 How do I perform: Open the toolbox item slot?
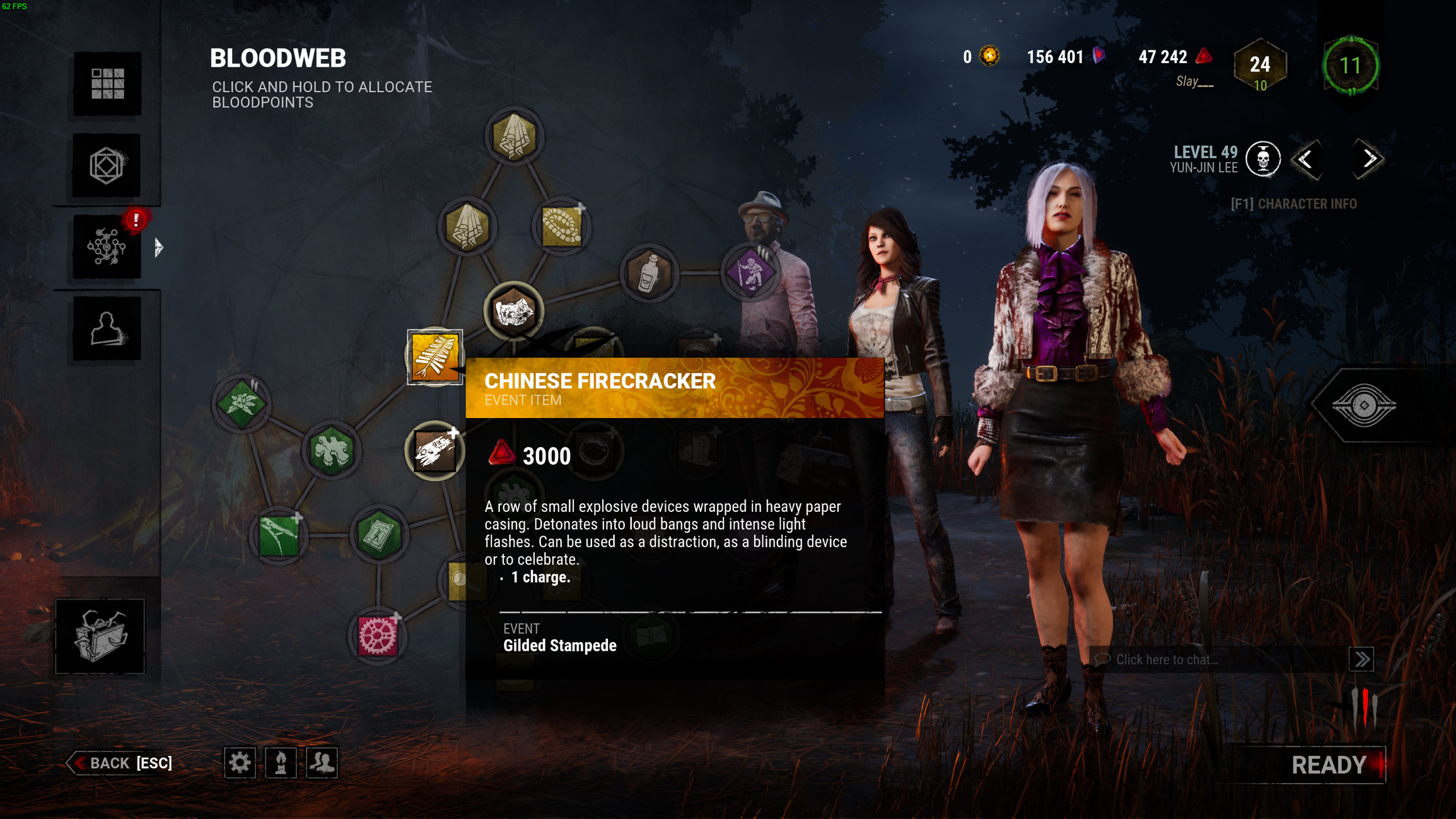coord(100,636)
